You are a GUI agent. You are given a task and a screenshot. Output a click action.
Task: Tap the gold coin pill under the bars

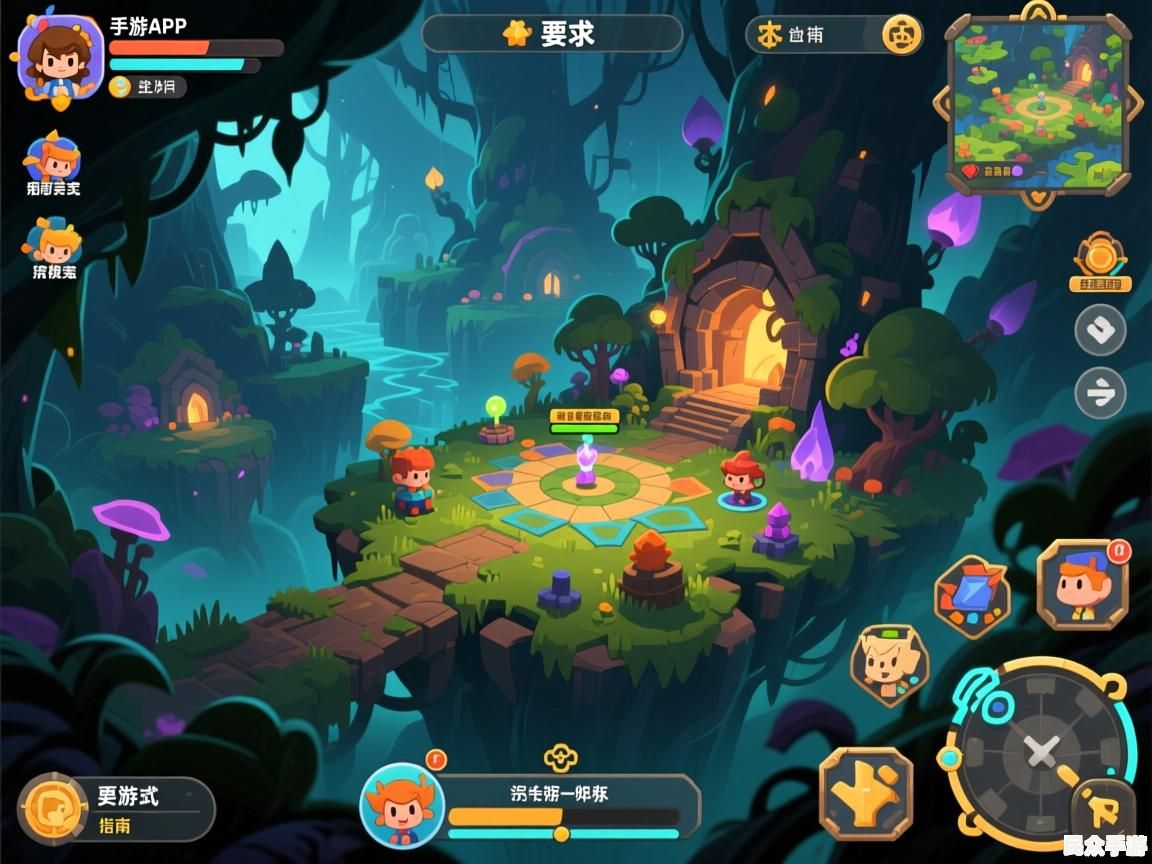148,87
